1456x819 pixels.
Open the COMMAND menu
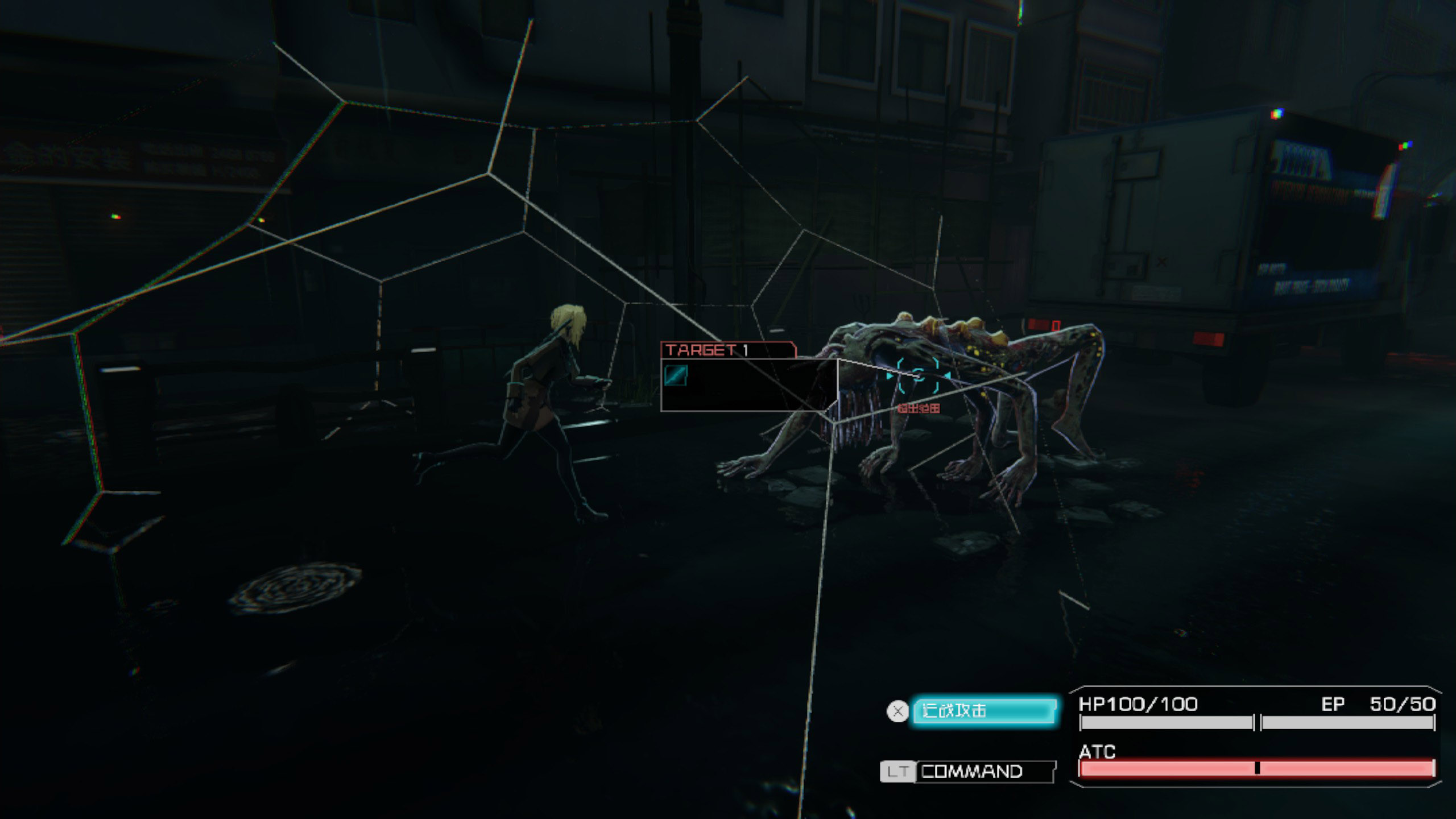click(x=985, y=772)
